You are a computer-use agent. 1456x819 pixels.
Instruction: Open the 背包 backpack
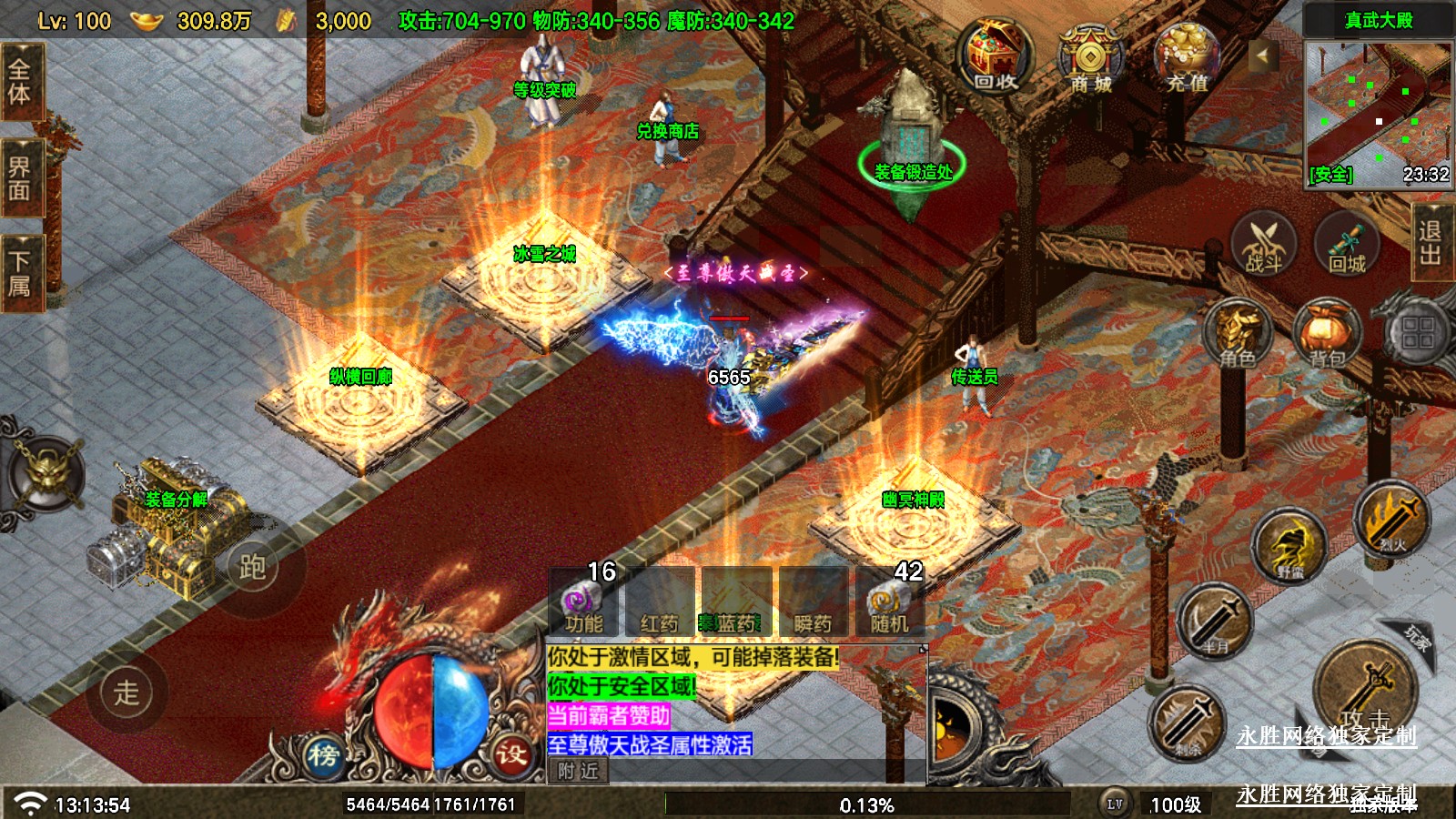point(1327,334)
